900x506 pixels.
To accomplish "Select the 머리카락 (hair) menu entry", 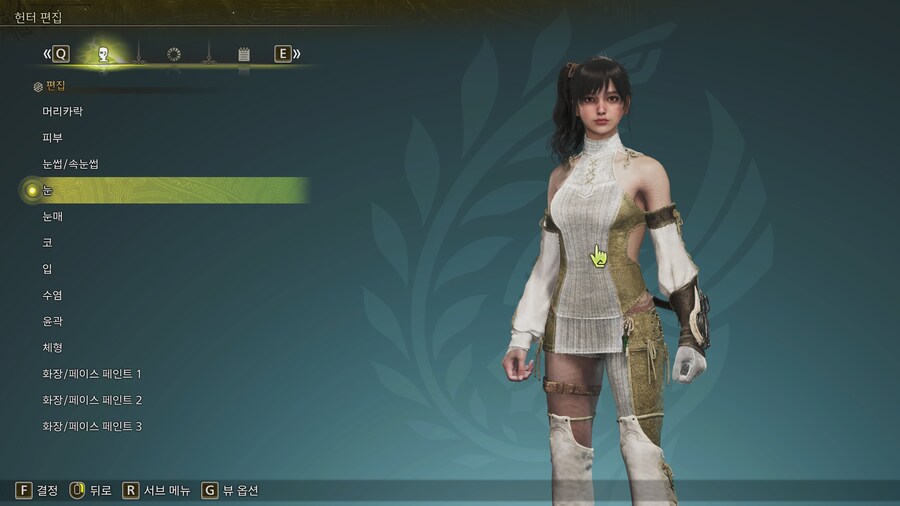I will click(x=62, y=112).
